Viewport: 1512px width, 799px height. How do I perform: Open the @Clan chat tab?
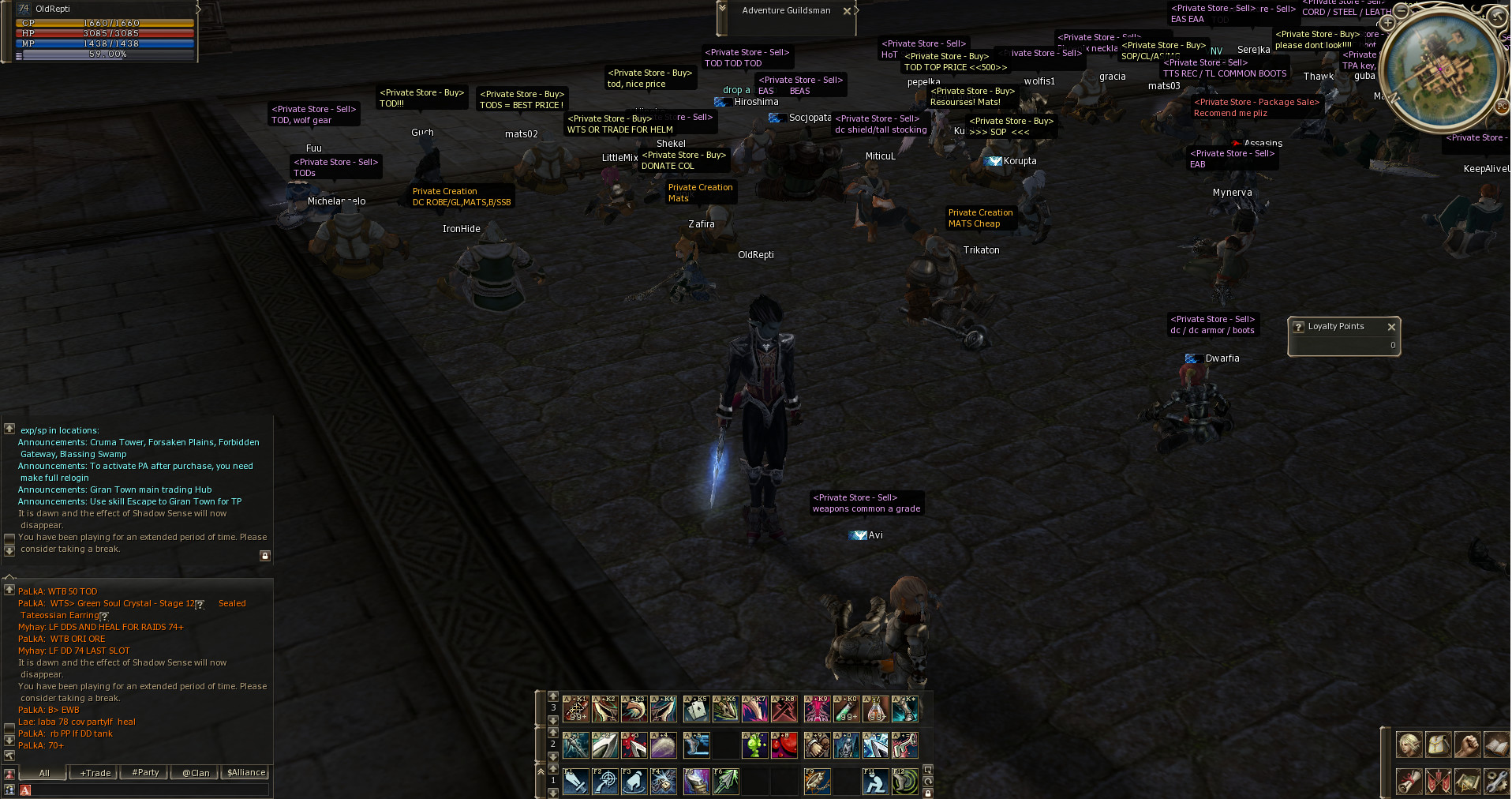click(x=196, y=773)
